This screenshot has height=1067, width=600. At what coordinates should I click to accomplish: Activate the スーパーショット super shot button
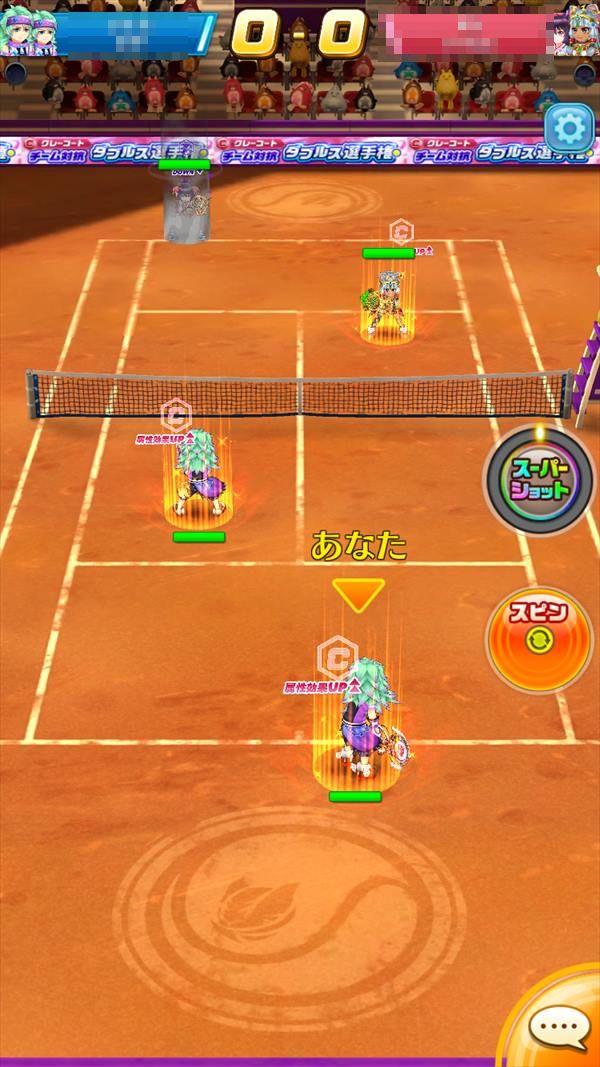pos(541,481)
